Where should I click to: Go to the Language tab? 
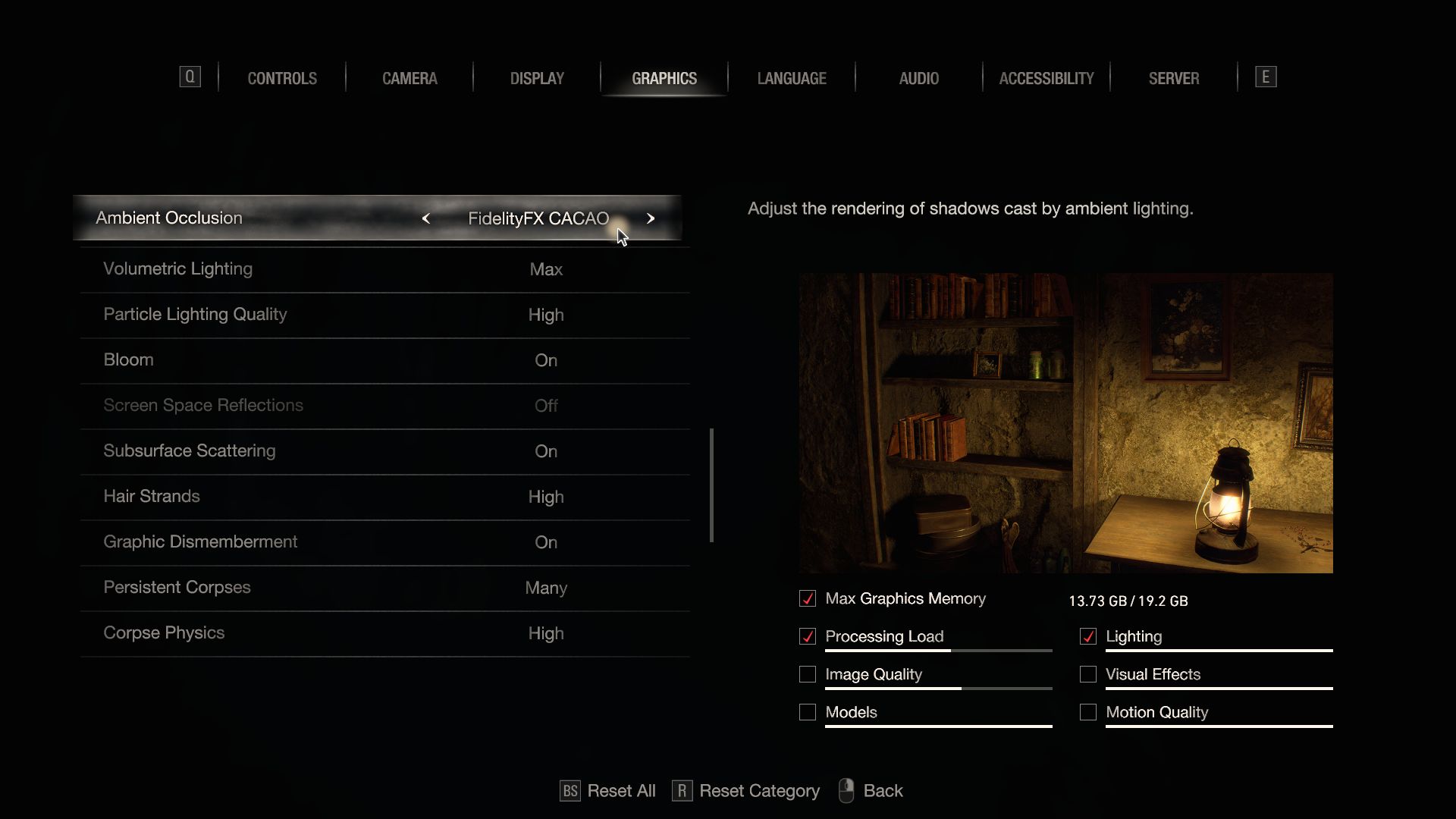(x=792, y=78)
